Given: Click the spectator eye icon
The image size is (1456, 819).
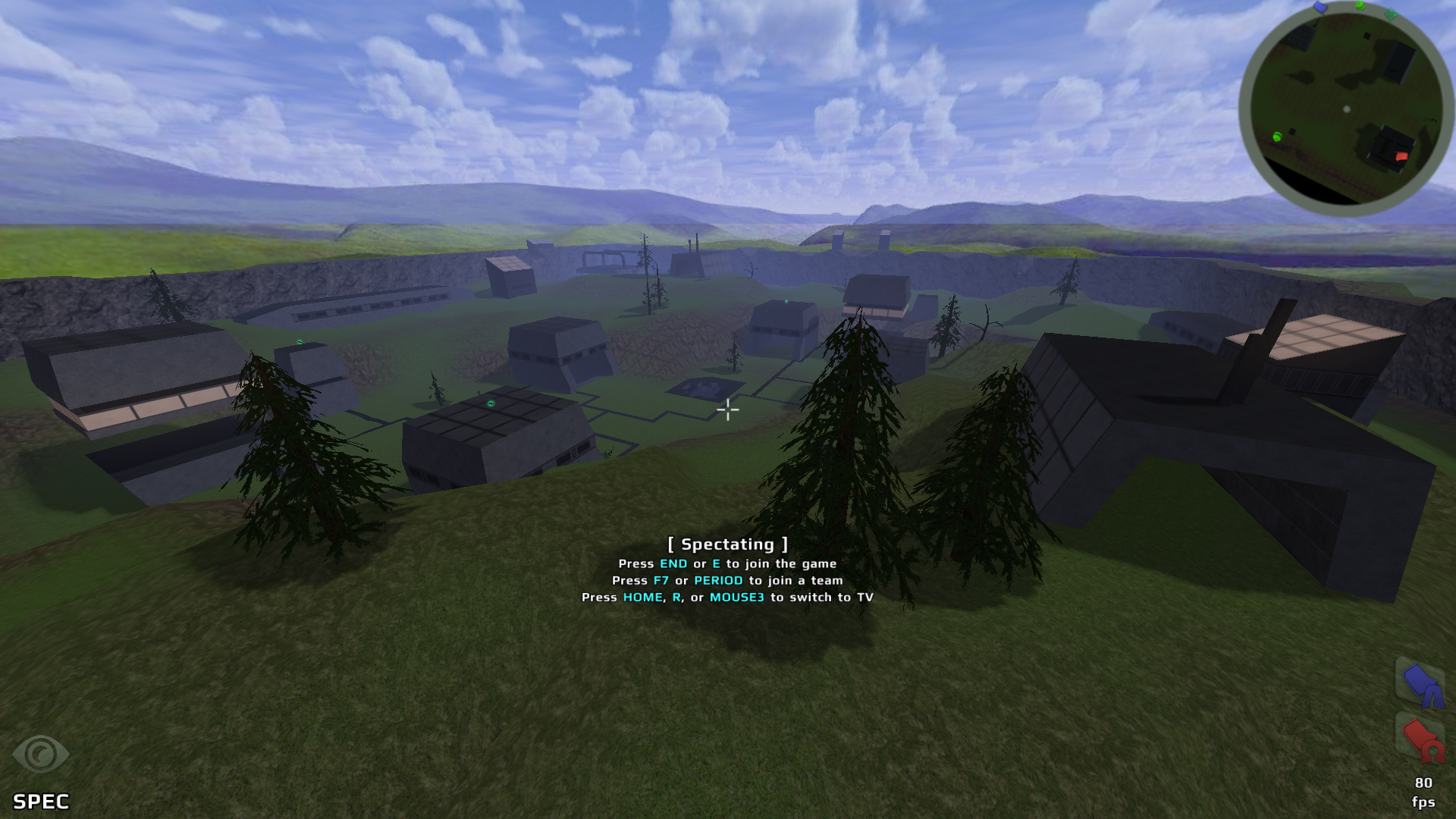Looking at the screenshot, I should [x=40, y=754].
